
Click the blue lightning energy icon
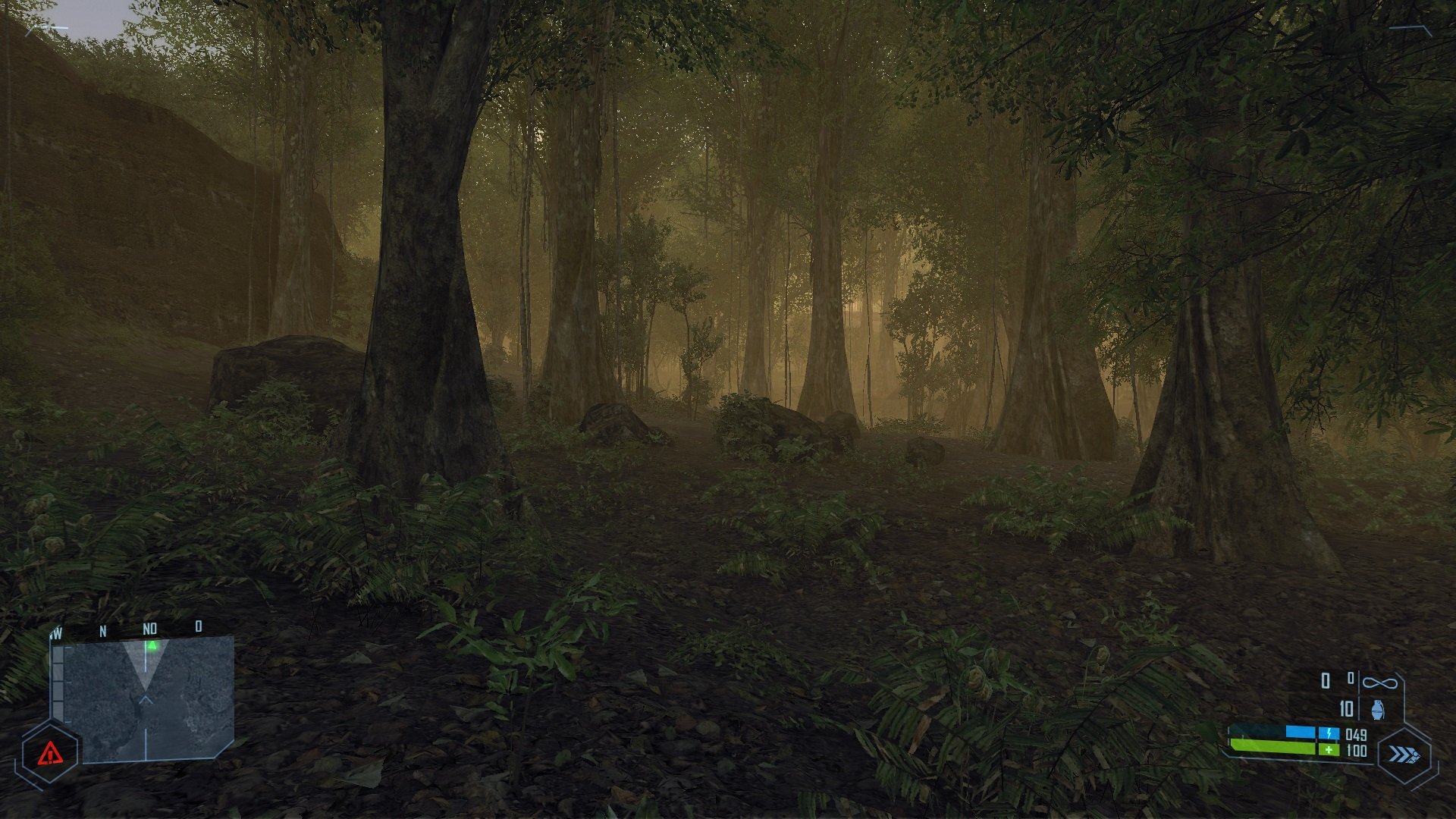pyautogui.click(x=1329, y=733)
